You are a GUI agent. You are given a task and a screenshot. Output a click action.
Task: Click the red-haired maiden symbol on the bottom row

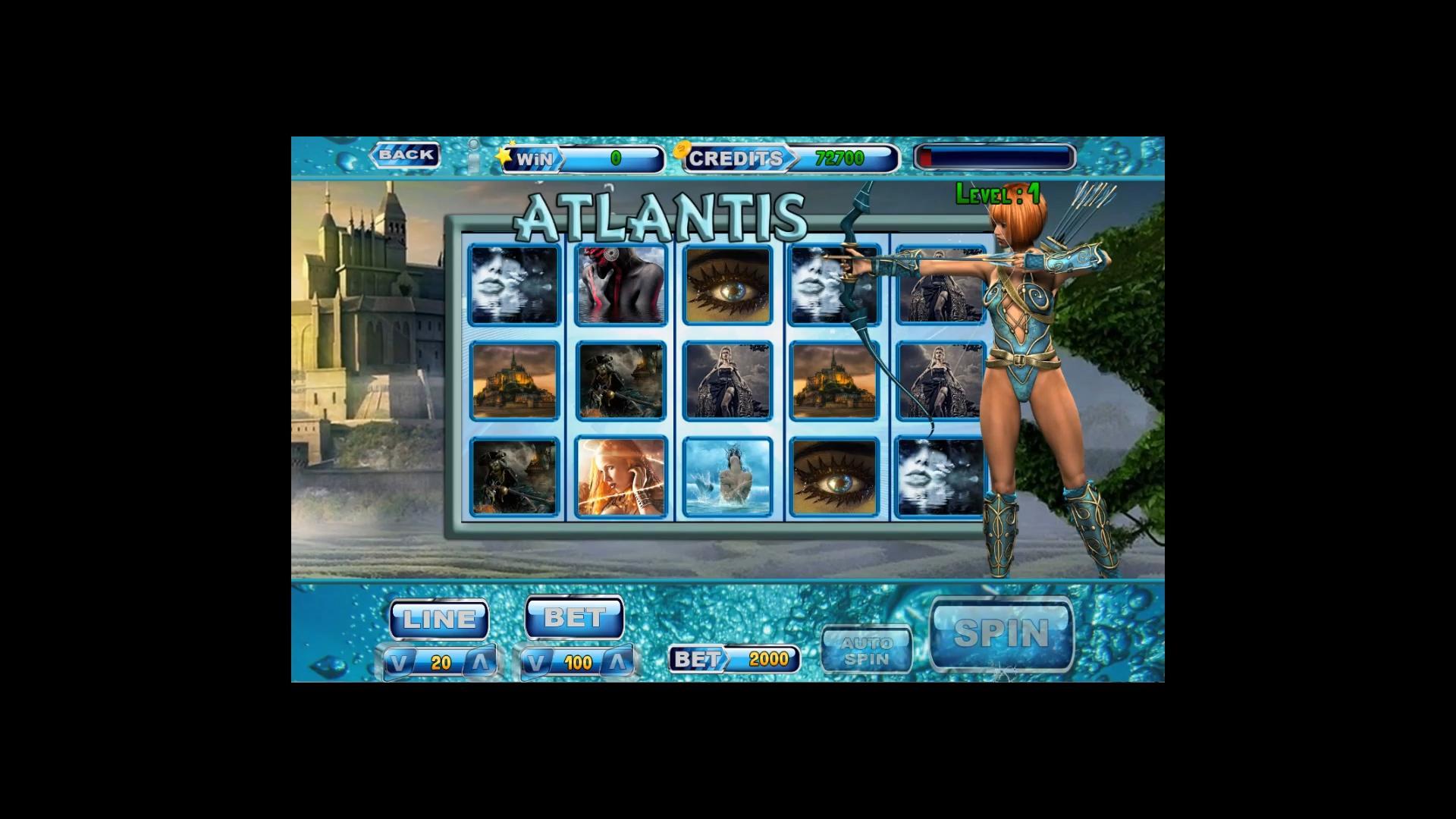click(620, 476)
